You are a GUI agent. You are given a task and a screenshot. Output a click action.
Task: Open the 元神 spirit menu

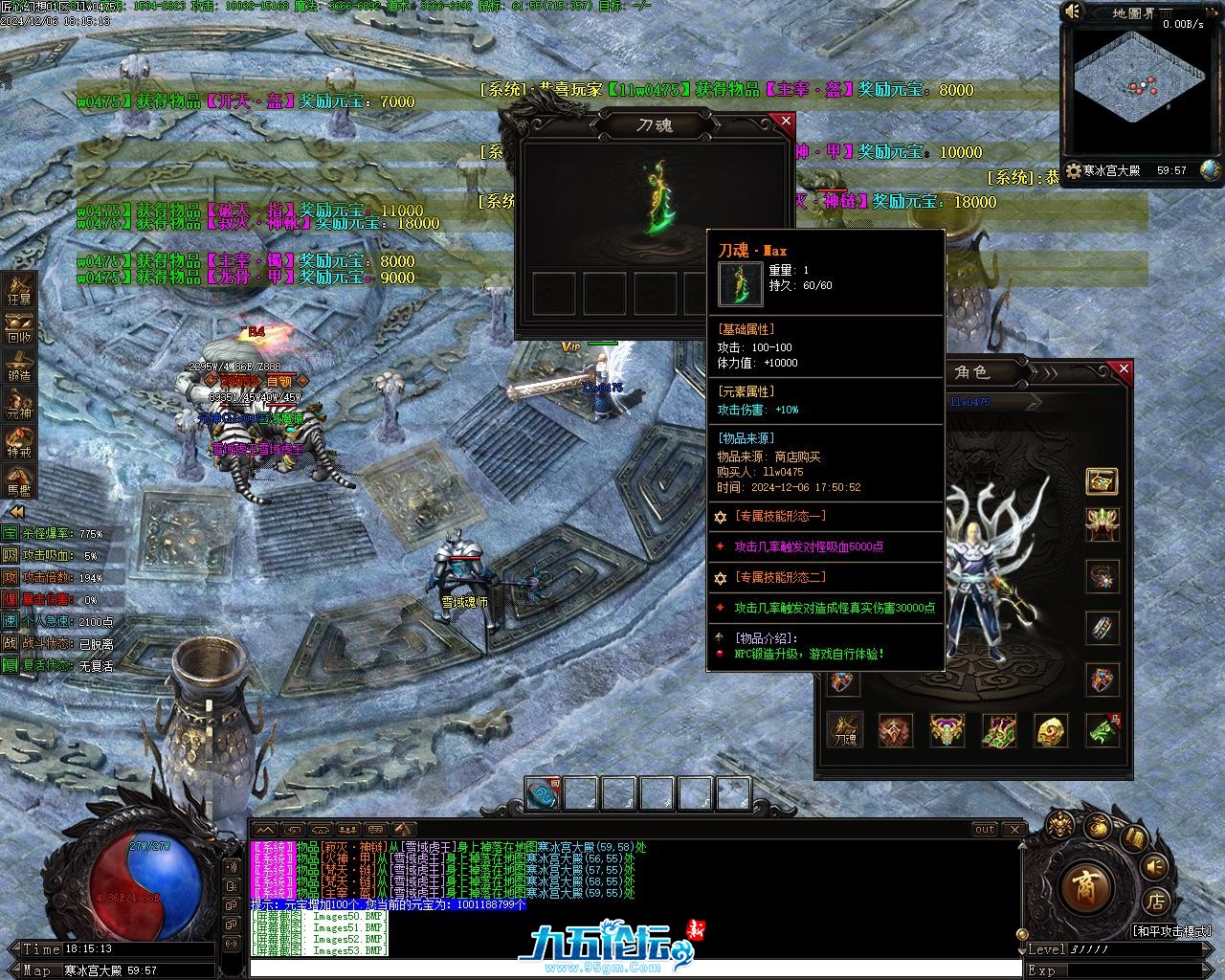tap(19, 404)
